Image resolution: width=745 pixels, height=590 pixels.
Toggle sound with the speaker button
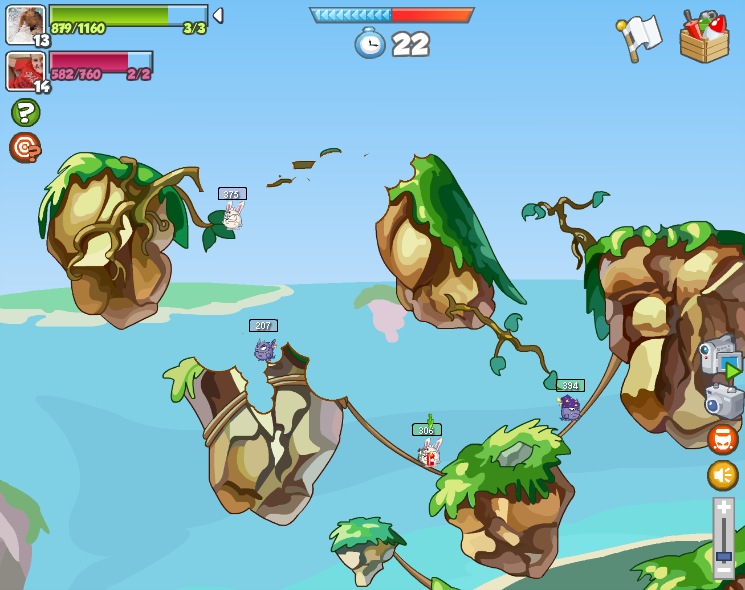723,475
